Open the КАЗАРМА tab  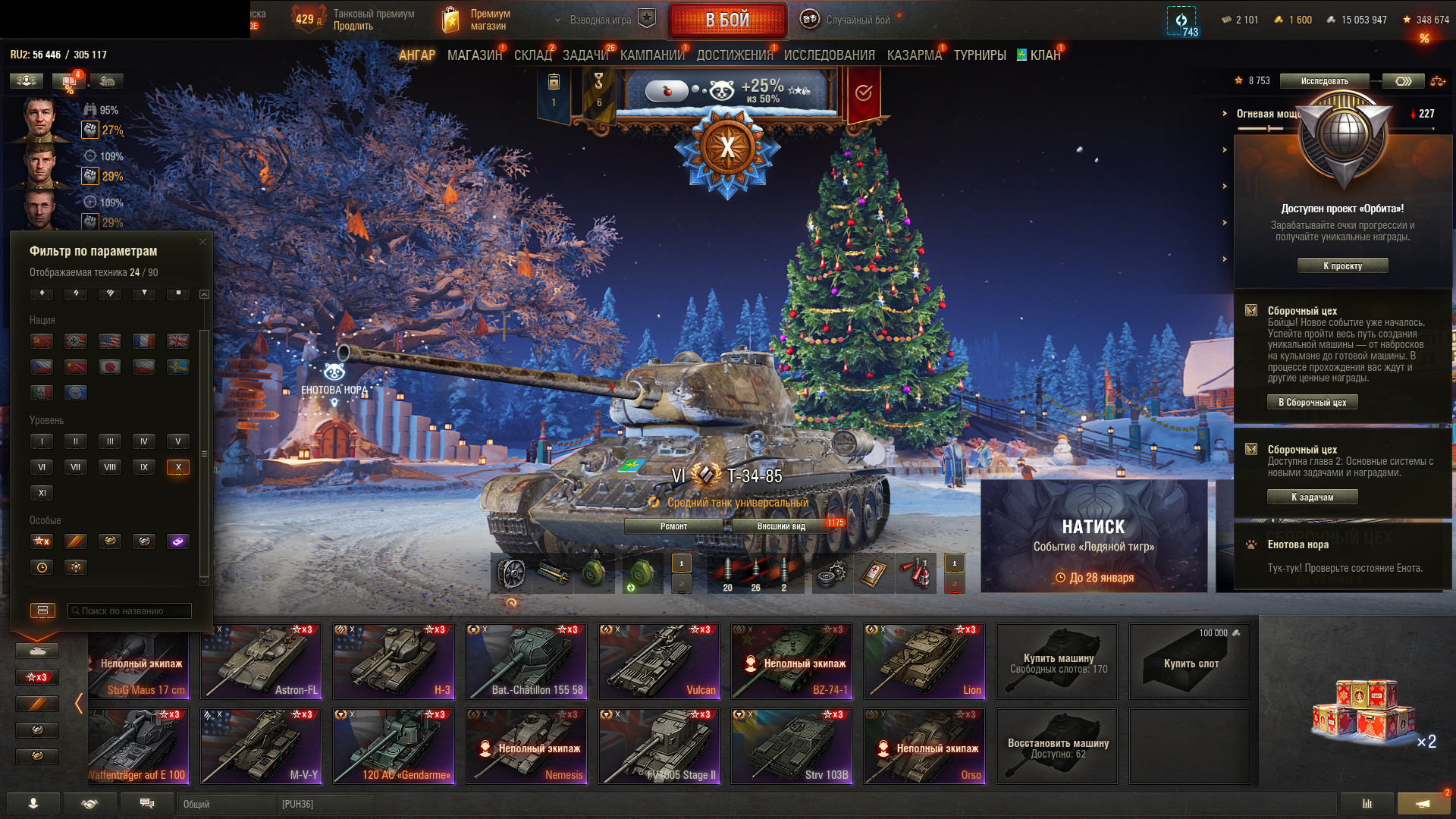914,55
